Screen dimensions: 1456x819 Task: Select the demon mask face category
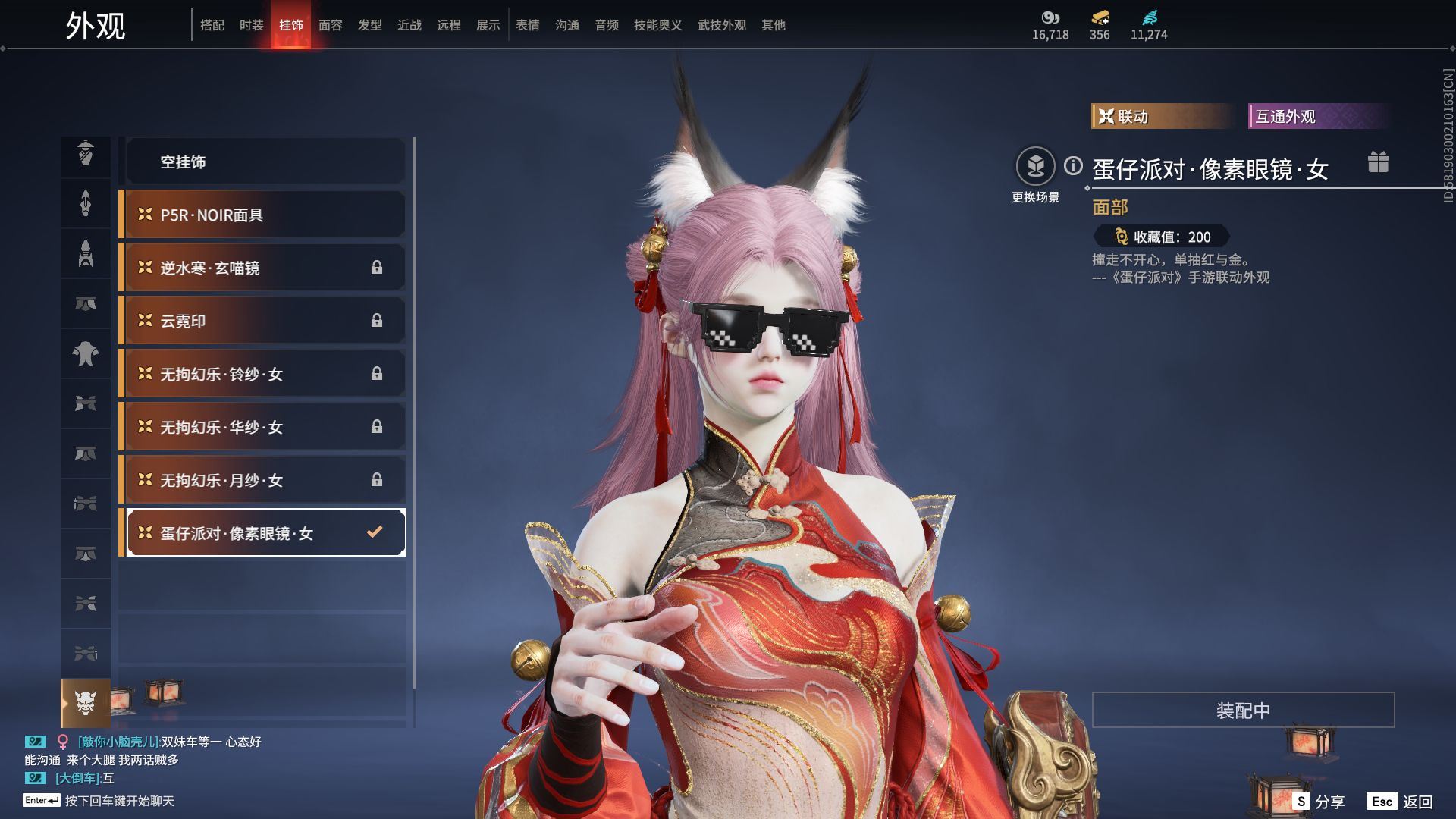(86, 703)
